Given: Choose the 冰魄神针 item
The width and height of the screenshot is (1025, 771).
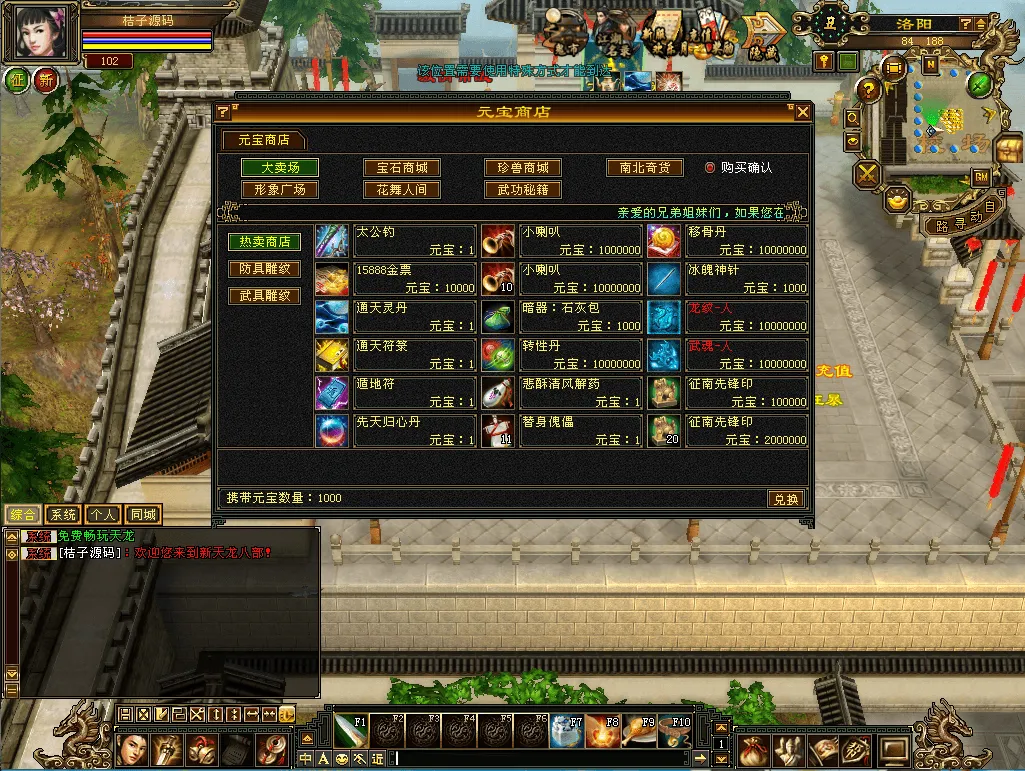Looking at the screenshot, I should click(727, 279).
